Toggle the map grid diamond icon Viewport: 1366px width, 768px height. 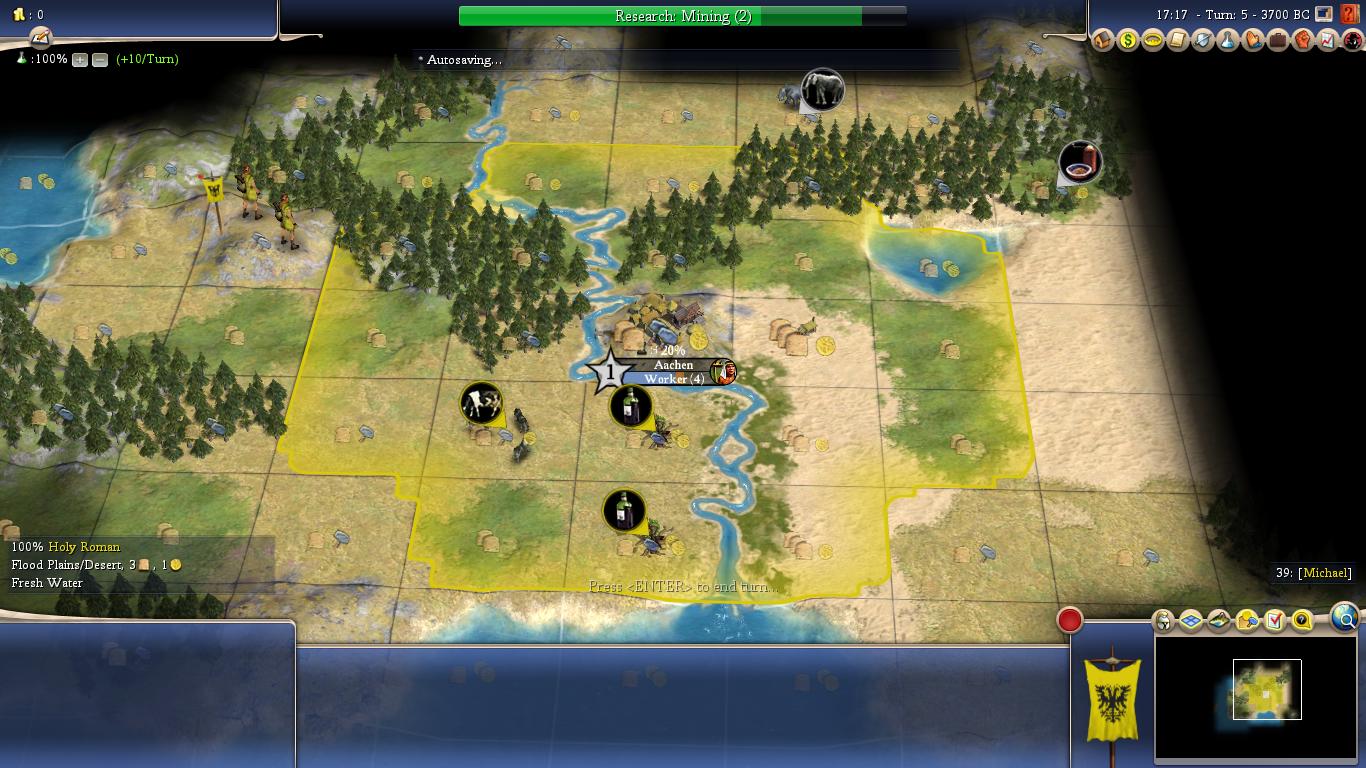click(1189, 620)
